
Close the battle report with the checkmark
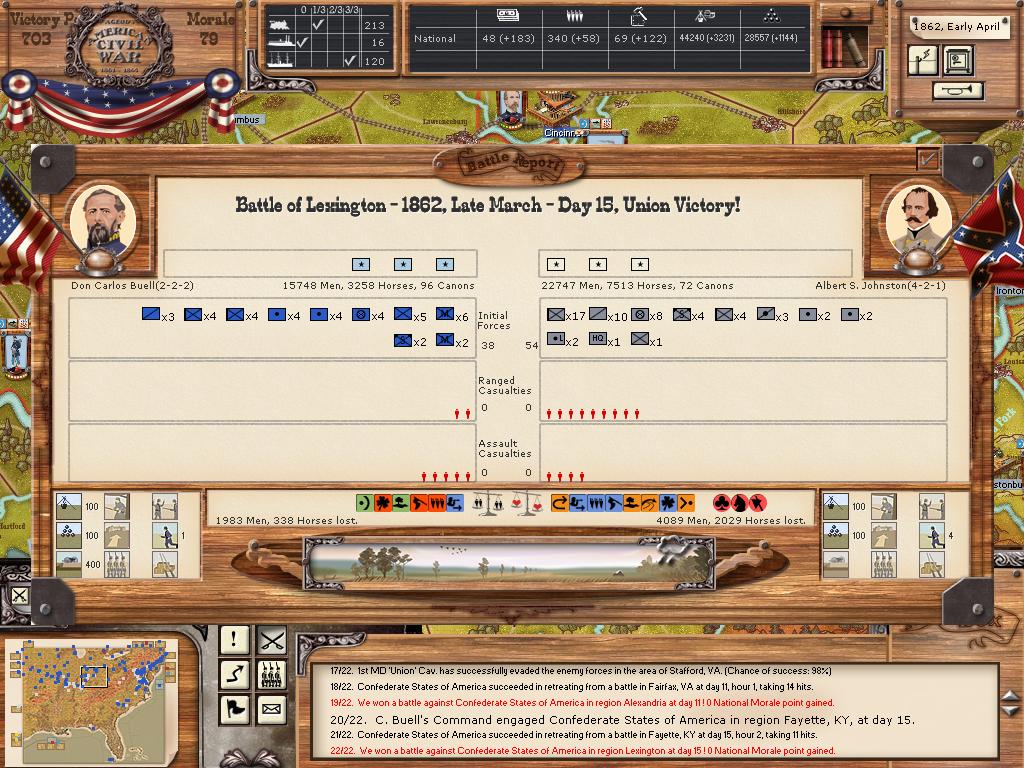click(928, 158)
